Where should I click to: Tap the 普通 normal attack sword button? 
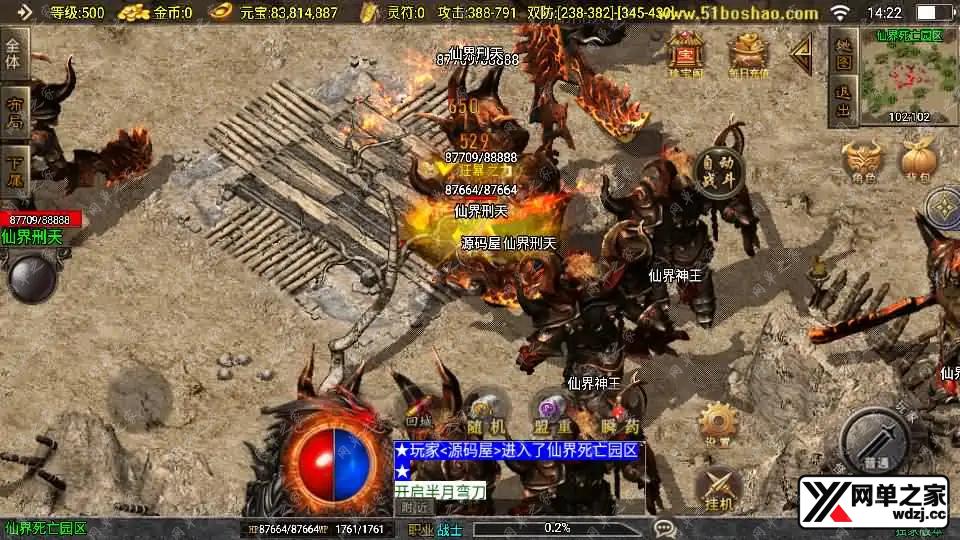[x=875, y=440]
